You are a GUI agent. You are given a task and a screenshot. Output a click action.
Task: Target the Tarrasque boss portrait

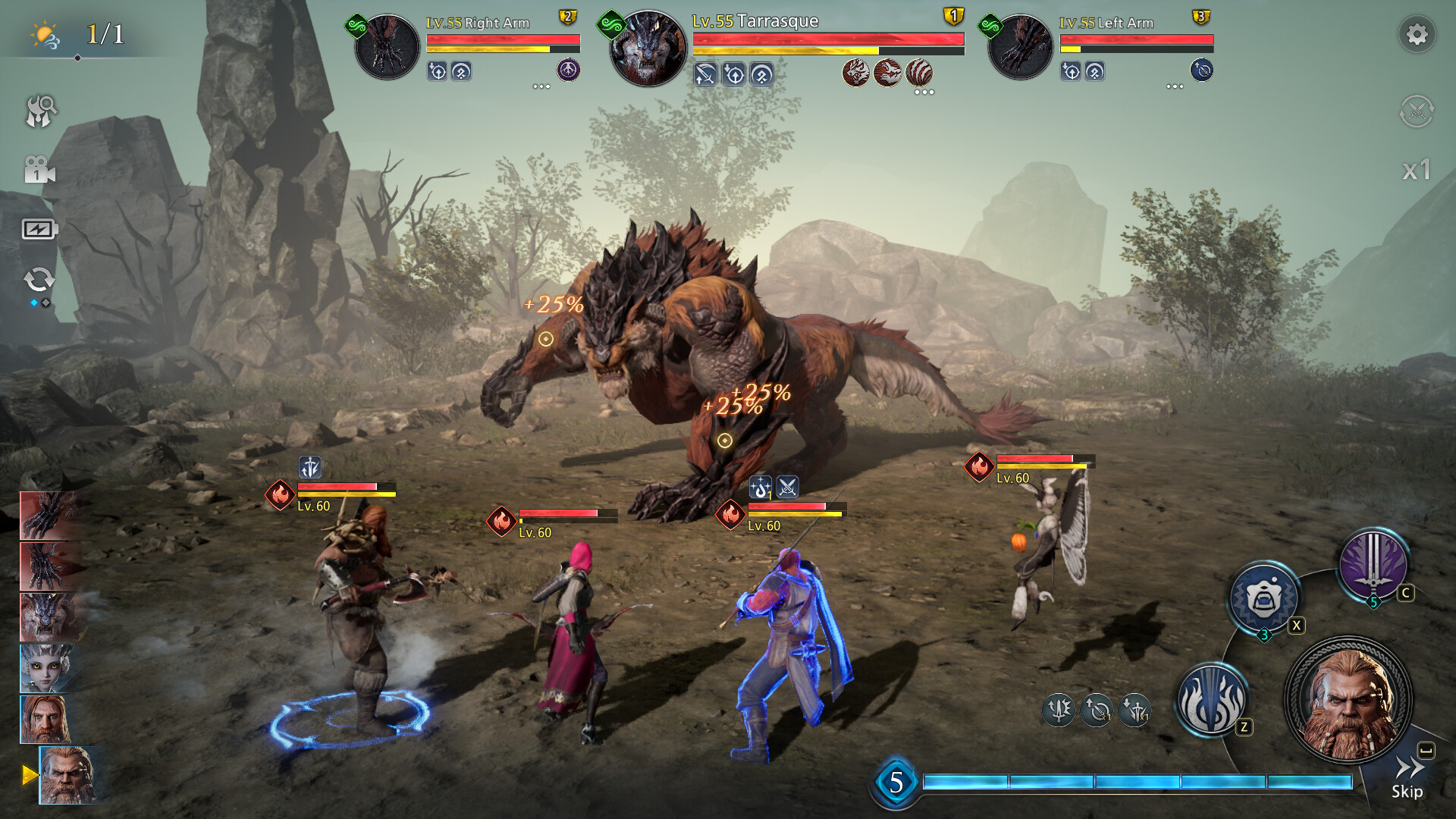pos(648,49)
